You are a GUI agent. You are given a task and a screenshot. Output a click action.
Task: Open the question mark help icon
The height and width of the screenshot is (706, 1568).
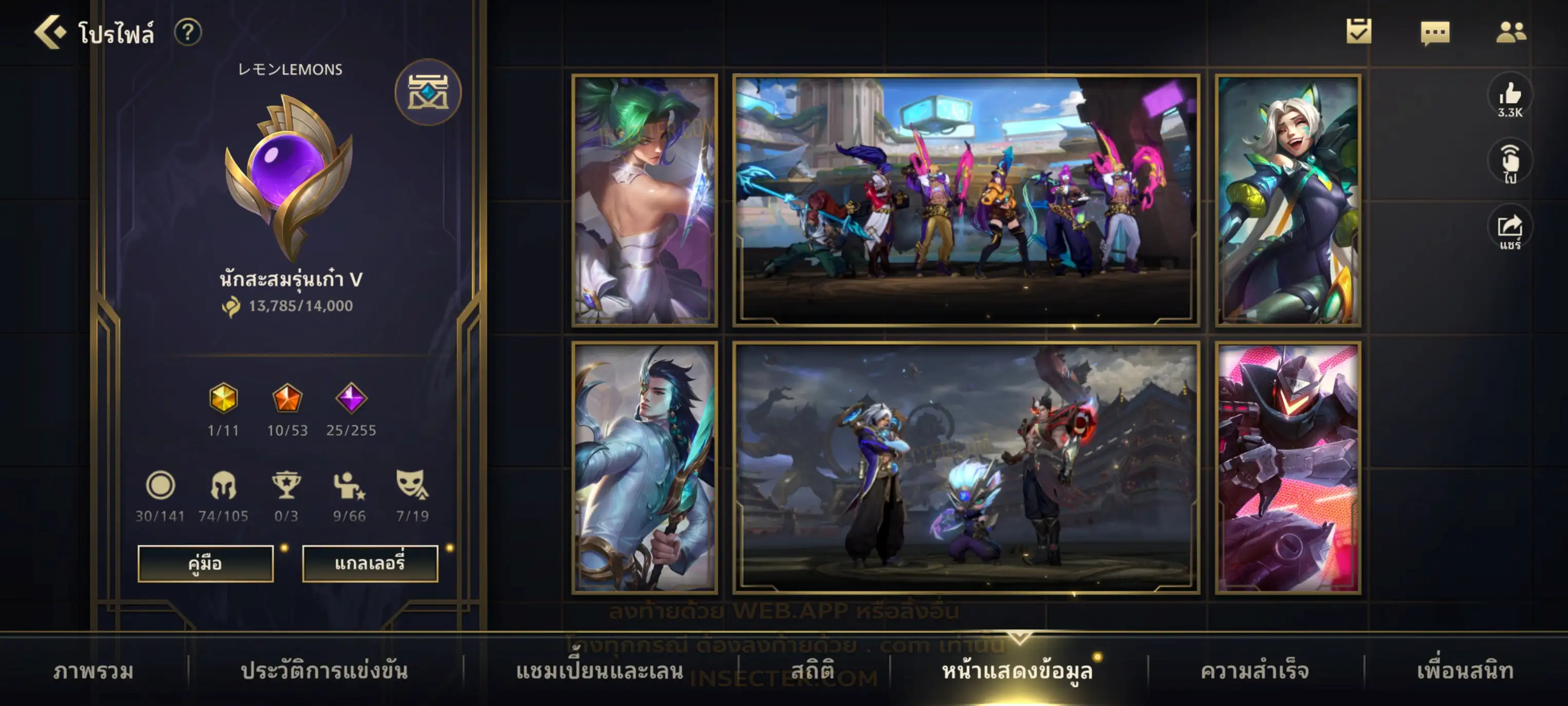click(188, 32)
